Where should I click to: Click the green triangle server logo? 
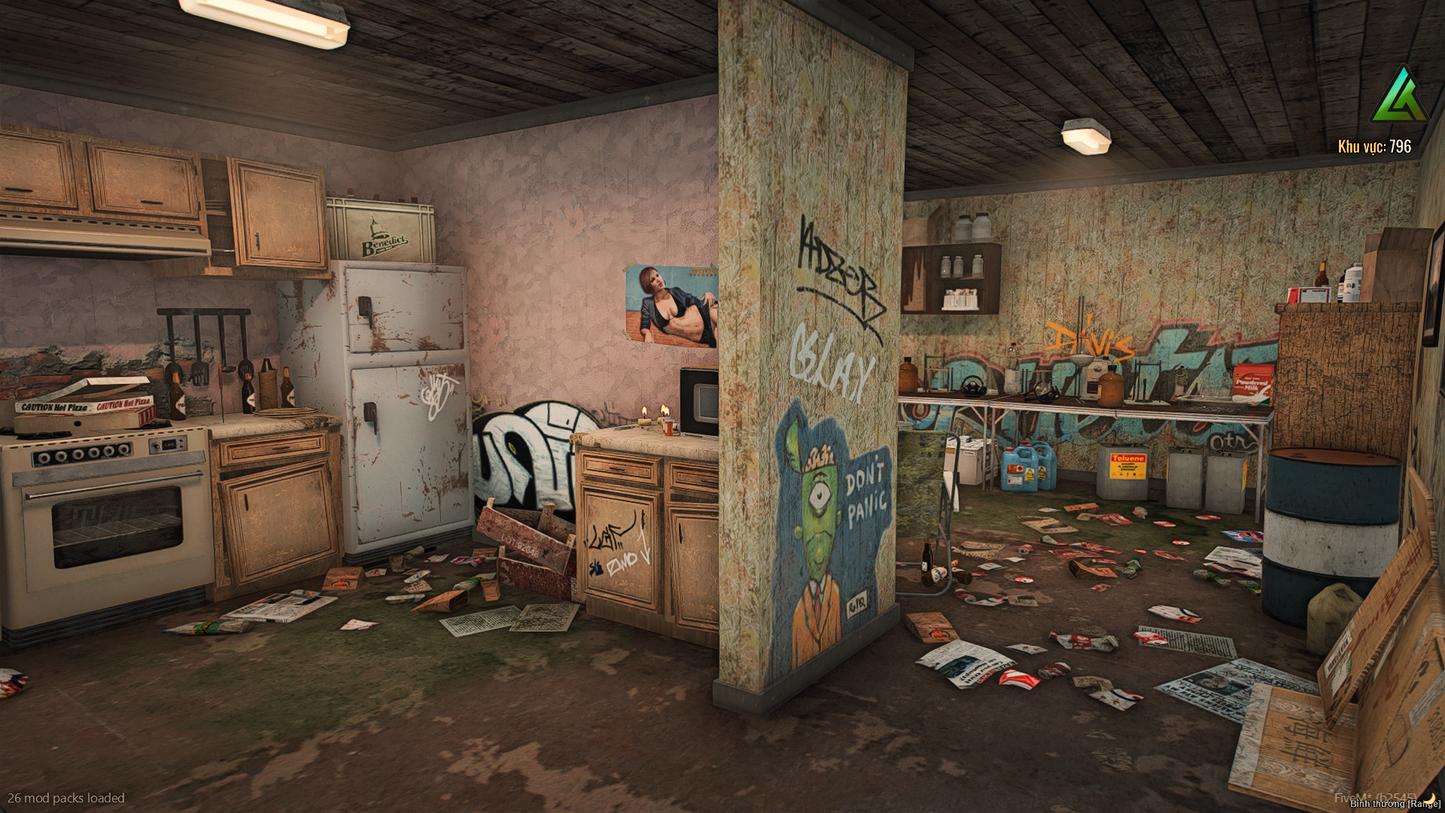[1399, 97]
